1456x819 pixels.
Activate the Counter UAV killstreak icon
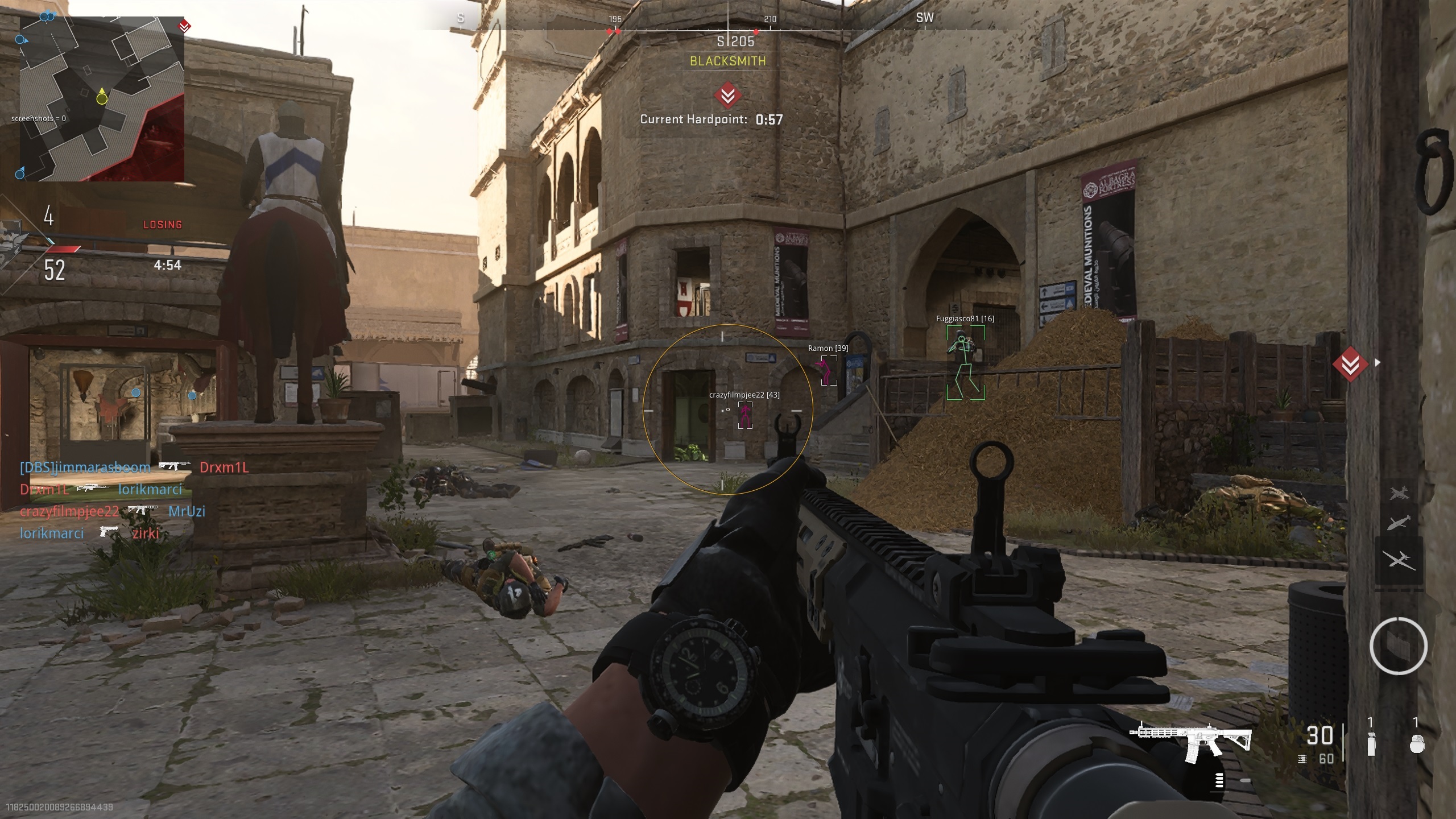(x=1399, y=522)
